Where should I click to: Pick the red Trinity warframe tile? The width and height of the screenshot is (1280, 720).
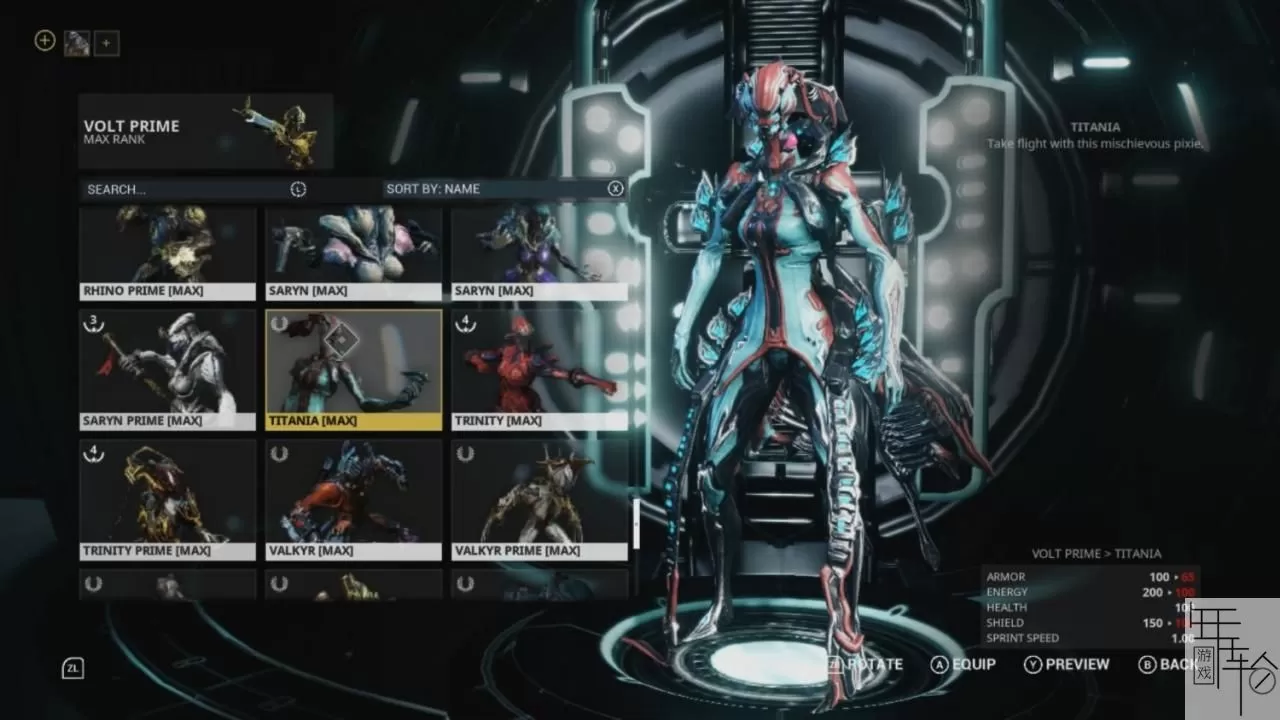click(540, 369)
